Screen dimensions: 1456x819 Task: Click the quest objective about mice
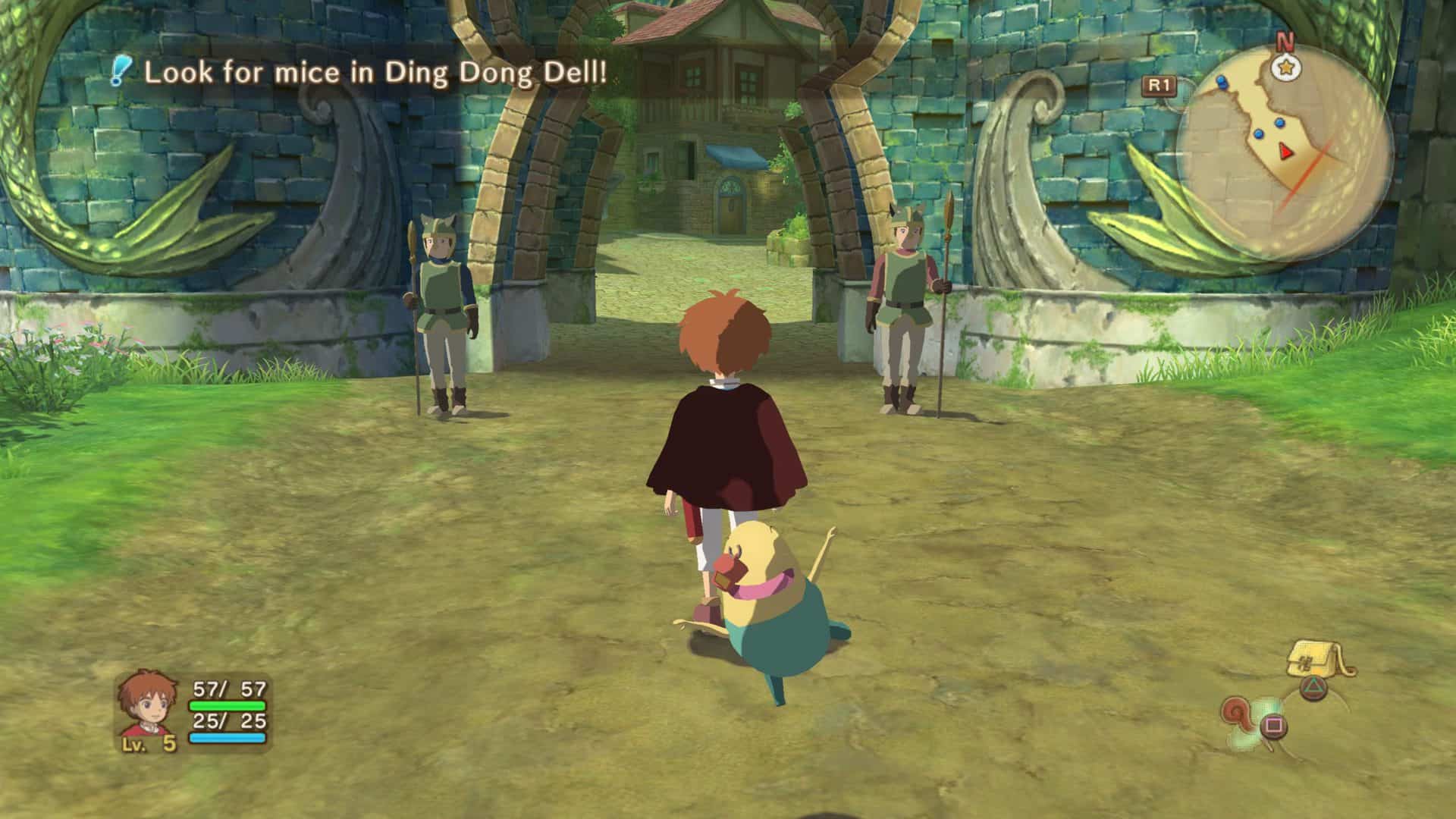click(375, 73)
